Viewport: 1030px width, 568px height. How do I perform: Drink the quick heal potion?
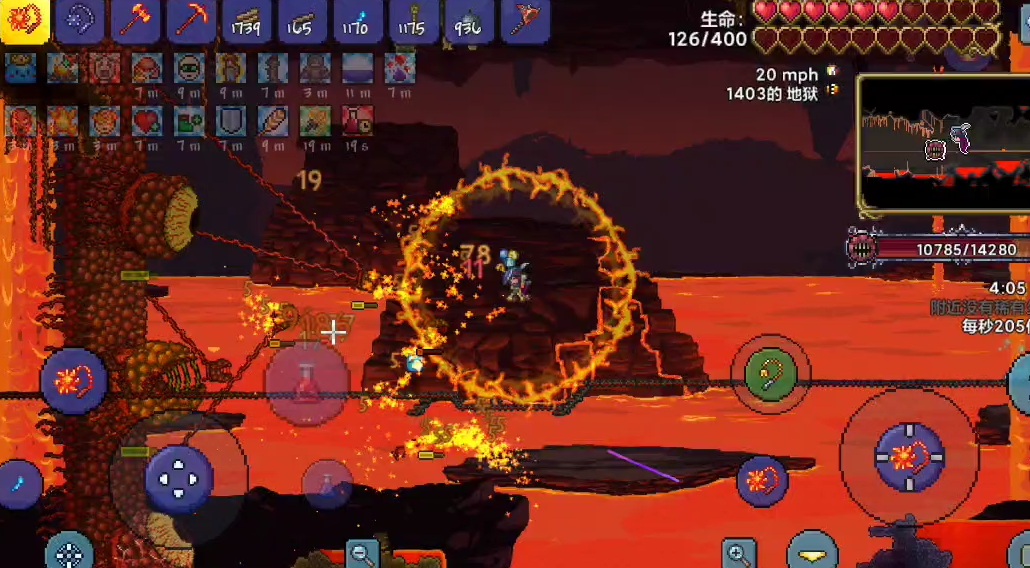307,383
